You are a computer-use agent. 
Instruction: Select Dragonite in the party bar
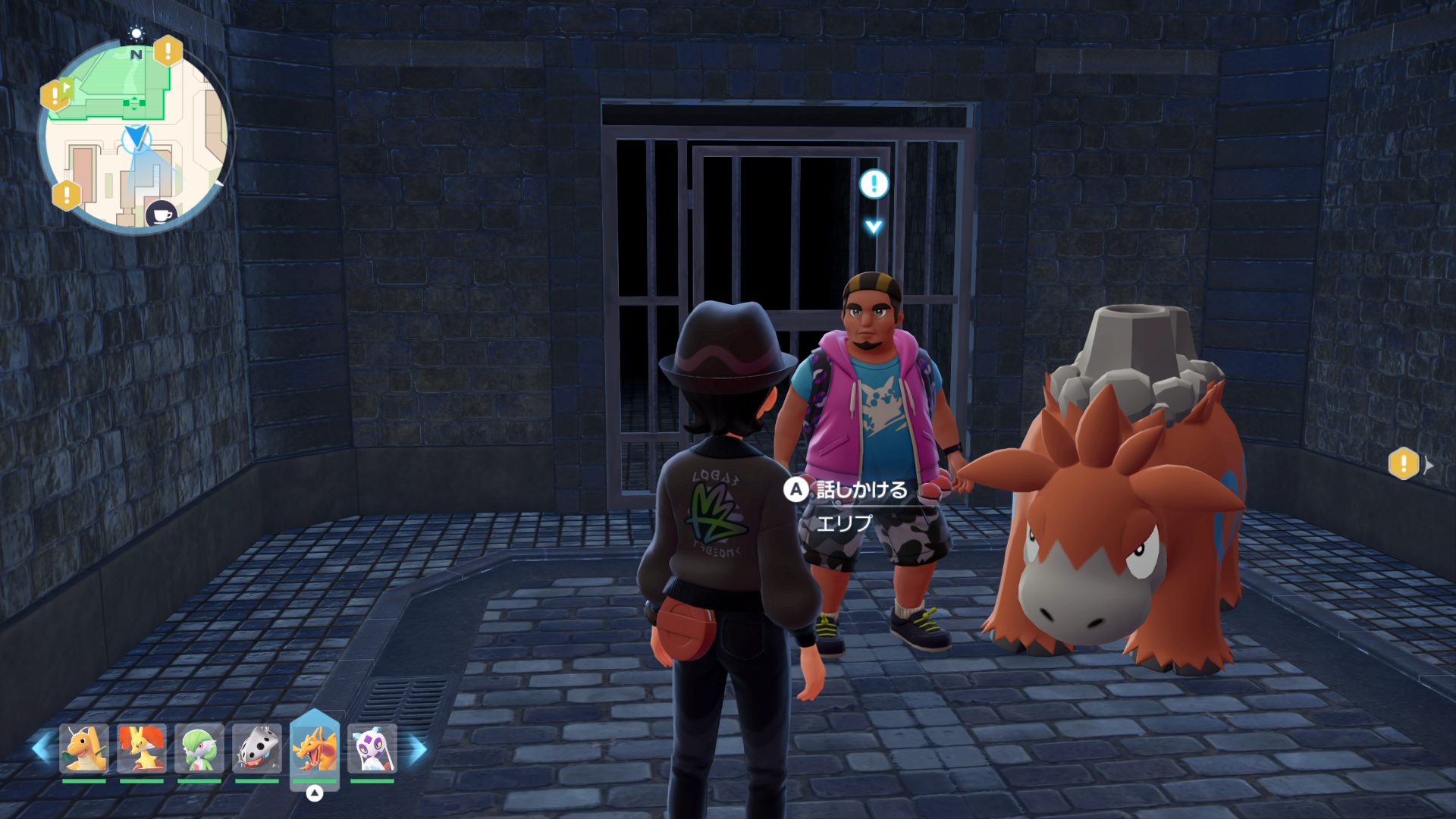tap(83, 748)
